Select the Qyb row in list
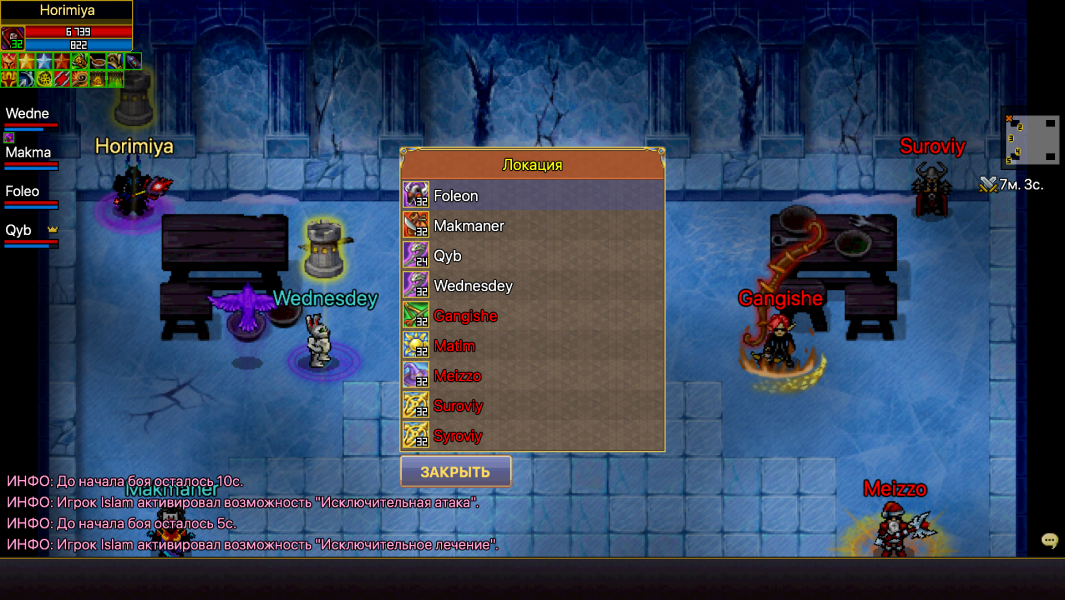The width and height of the screenshot is (1065, 600). 532,256
